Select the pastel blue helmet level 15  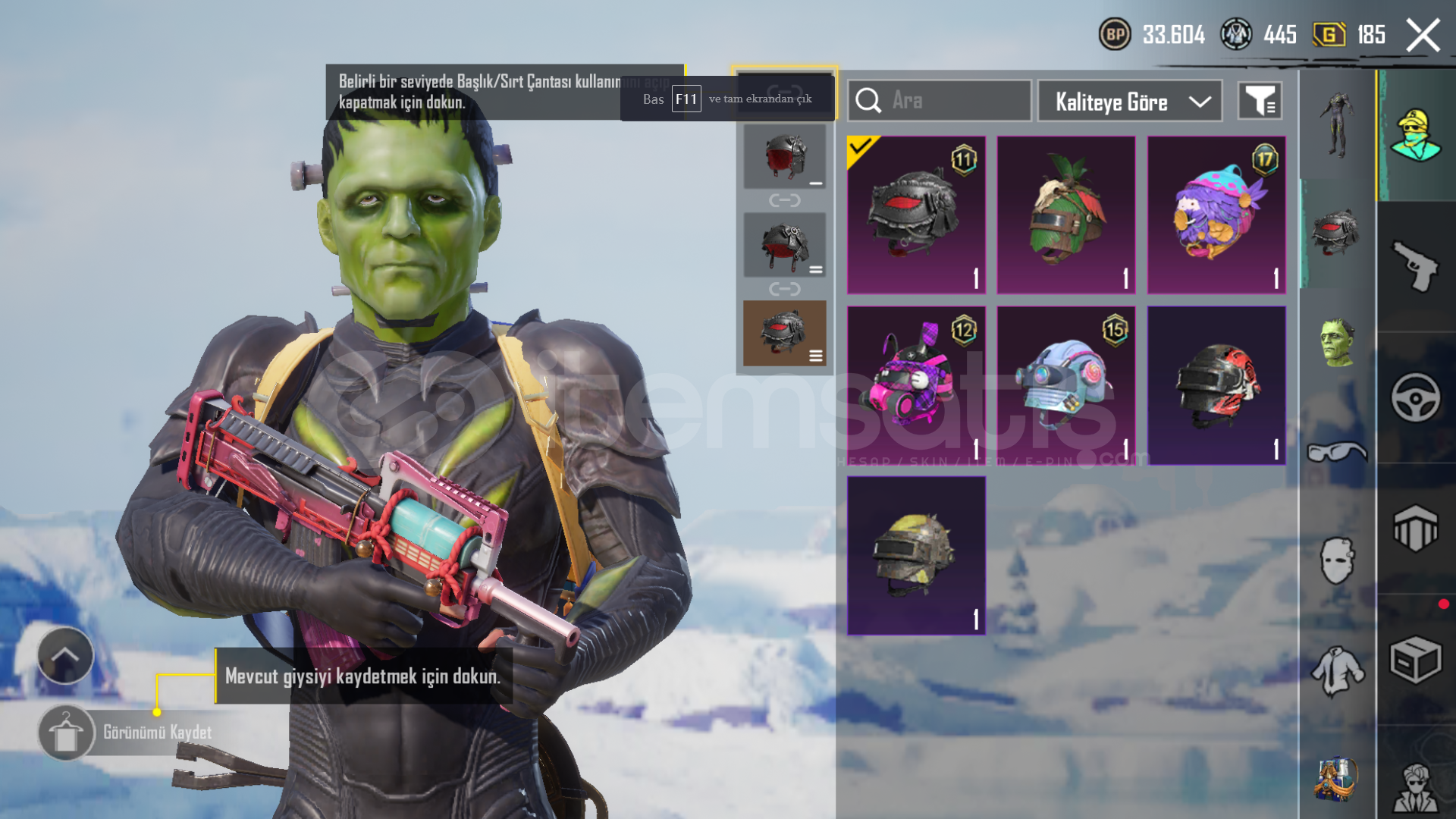(1065, 385)
